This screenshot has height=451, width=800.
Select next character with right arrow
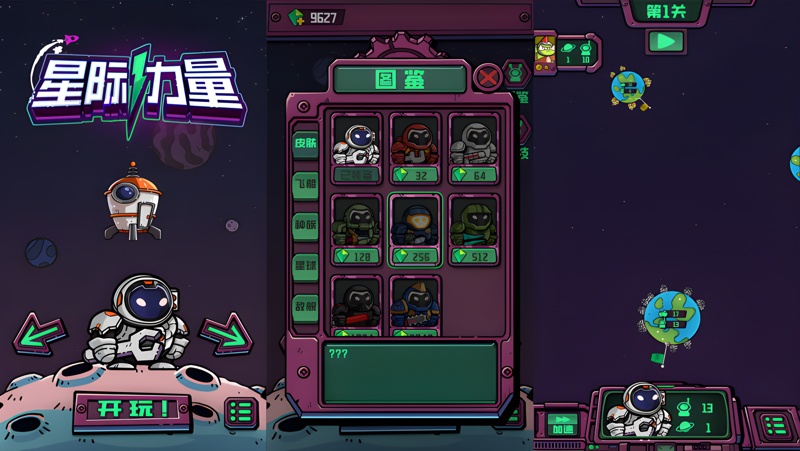click(x=226, y=335)
